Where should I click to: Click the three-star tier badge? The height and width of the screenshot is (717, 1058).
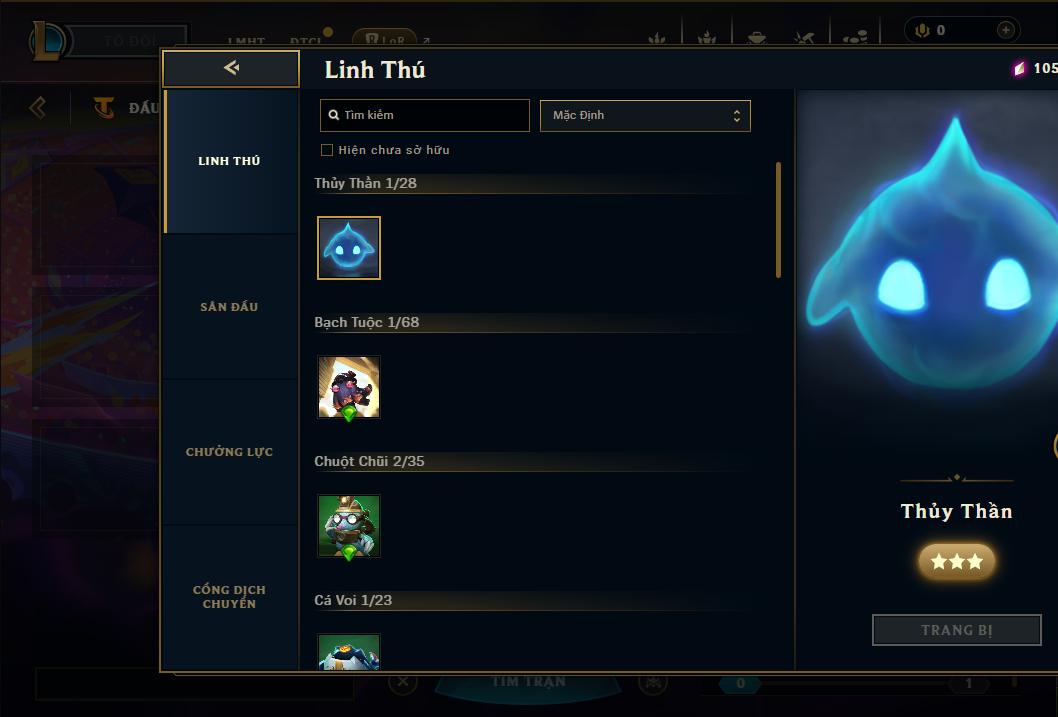957,562
